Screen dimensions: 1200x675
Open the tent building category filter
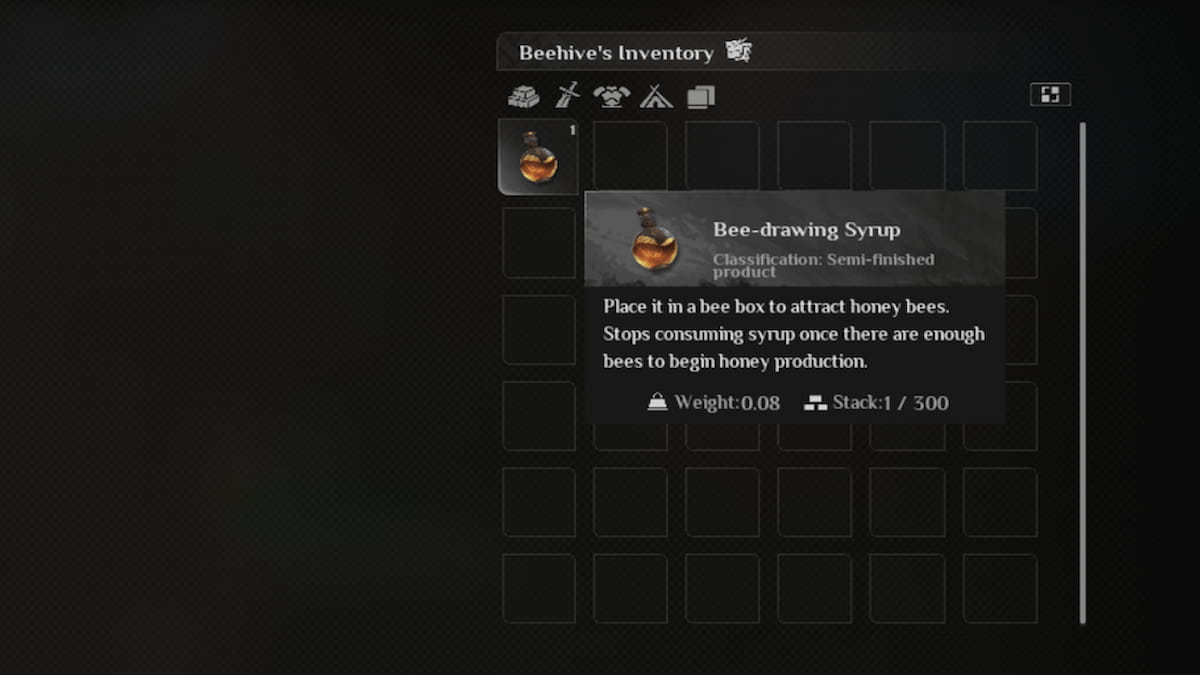coord(656,96)
